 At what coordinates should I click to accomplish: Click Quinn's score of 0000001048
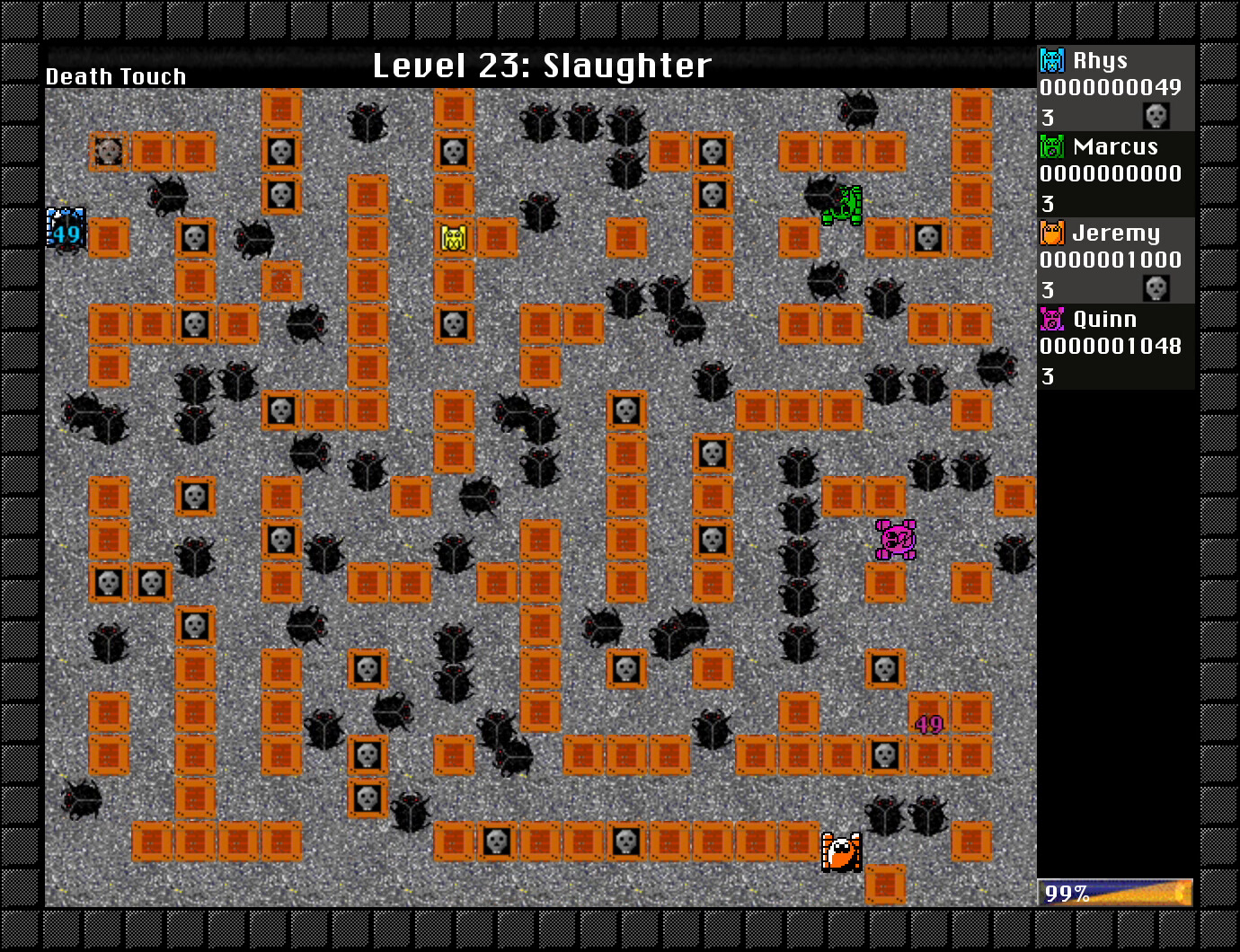(1111, 348)
